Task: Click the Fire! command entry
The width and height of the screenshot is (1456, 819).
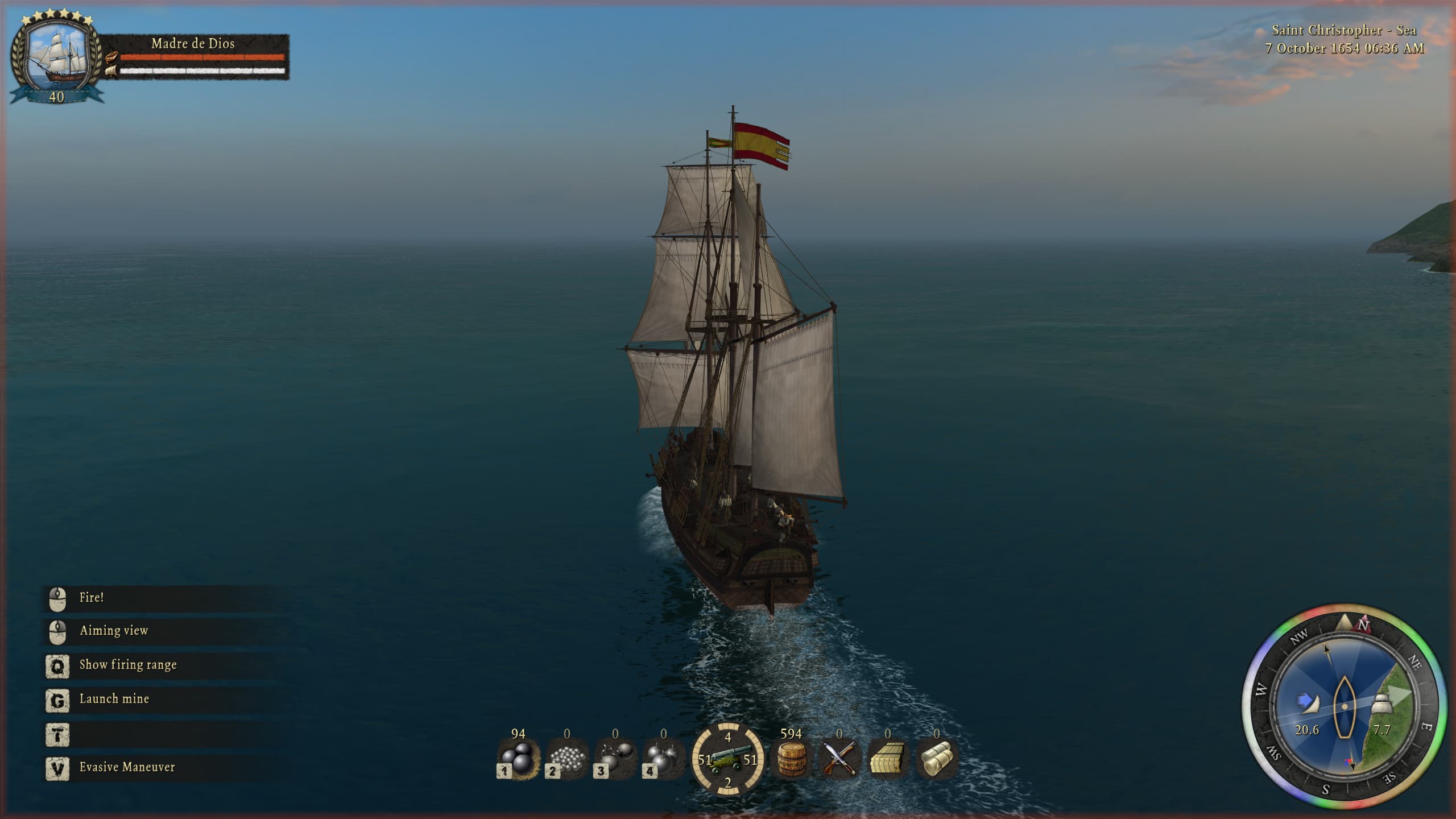Action: (91, 597)
